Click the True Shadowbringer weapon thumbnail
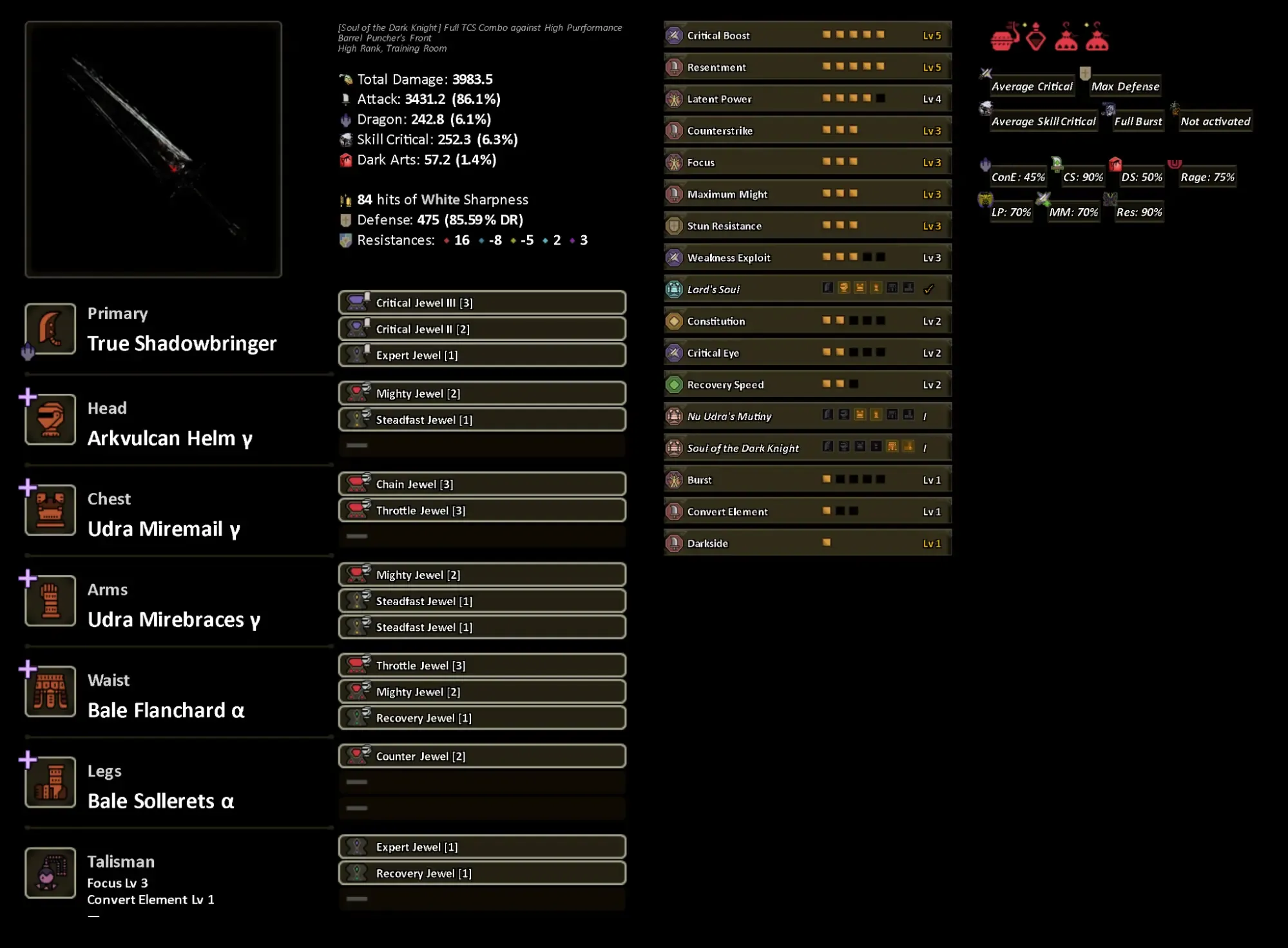The width and height of the screenshot is (1288, 948). tap(153, 149)
